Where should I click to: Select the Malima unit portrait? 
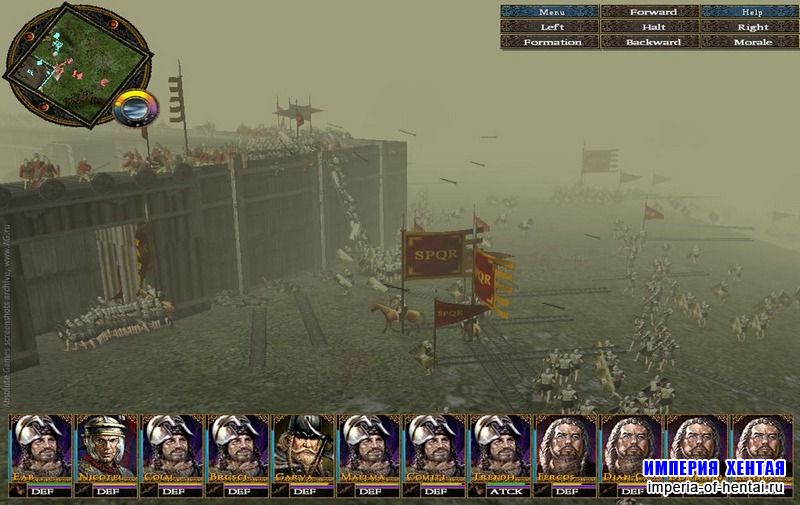click(x=369, y=448)
